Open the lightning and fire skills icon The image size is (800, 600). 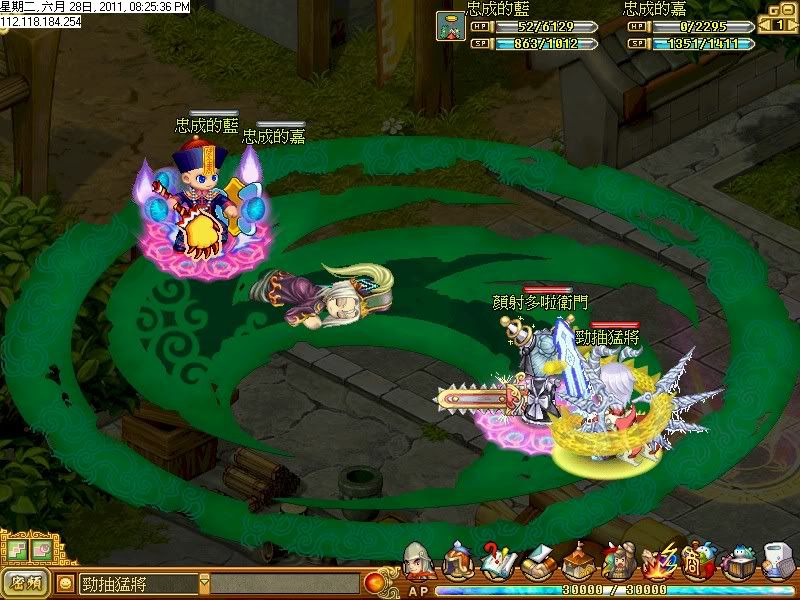(x=657, y=562)
